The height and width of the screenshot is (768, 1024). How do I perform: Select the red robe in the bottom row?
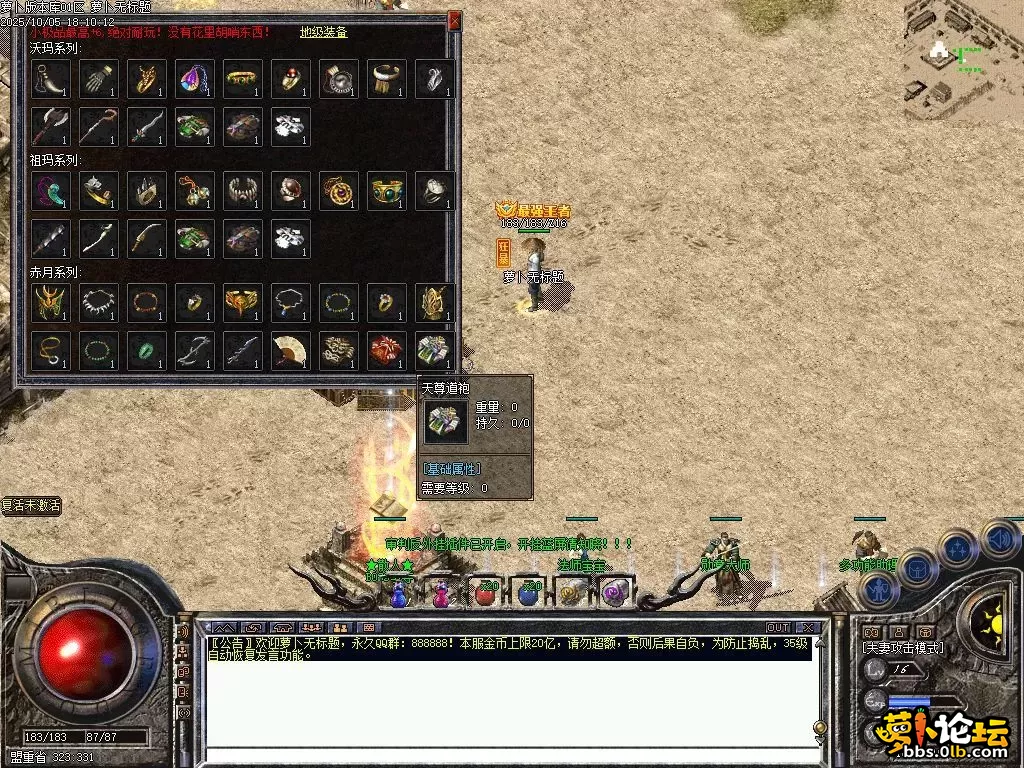(387, 350)
